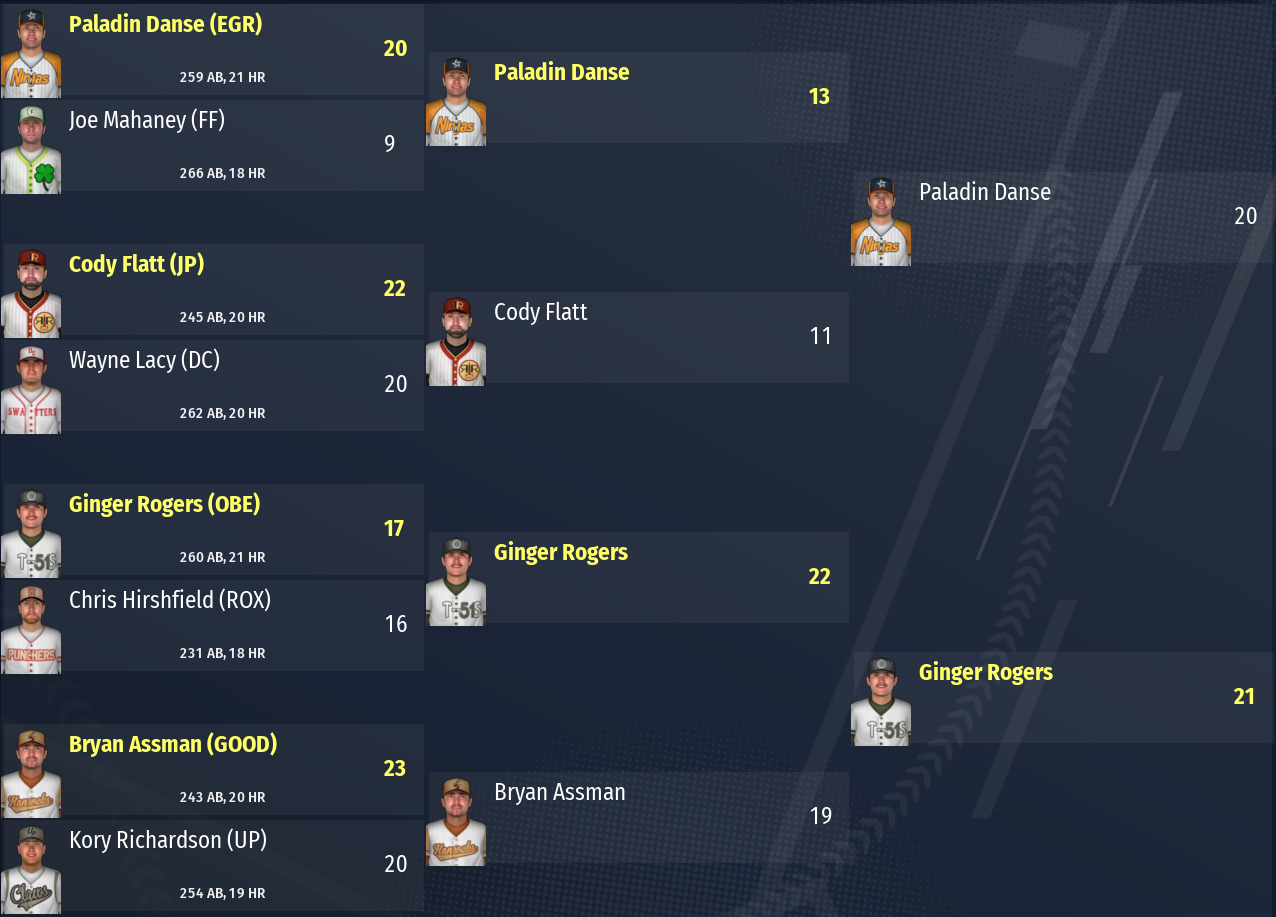
Task: Click Joe Mahaney's shamrock jersey portrait
Action: pyautogui.click(x=31, y=150)
